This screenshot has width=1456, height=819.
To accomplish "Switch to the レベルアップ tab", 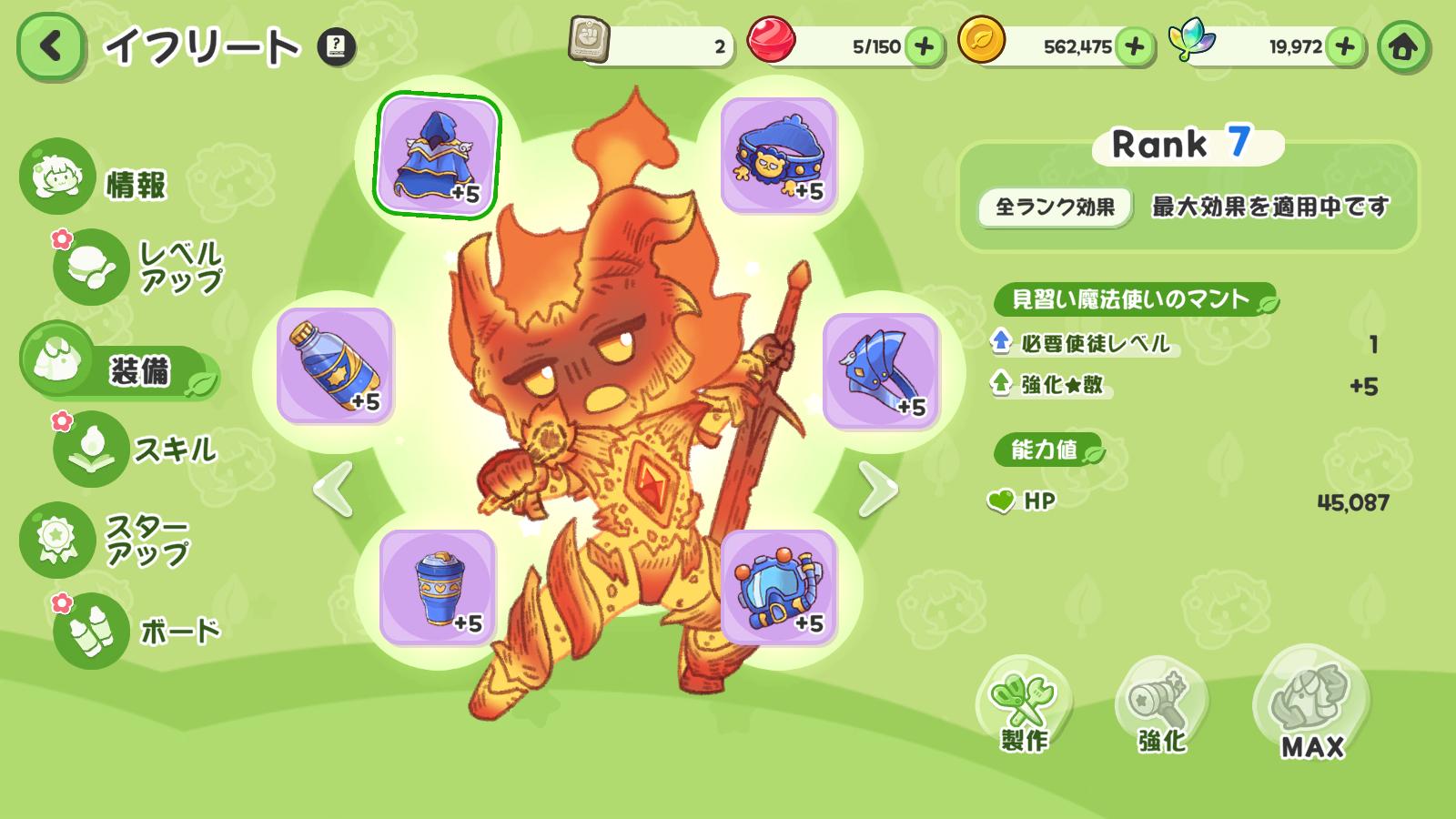I will tap(136, 267).
